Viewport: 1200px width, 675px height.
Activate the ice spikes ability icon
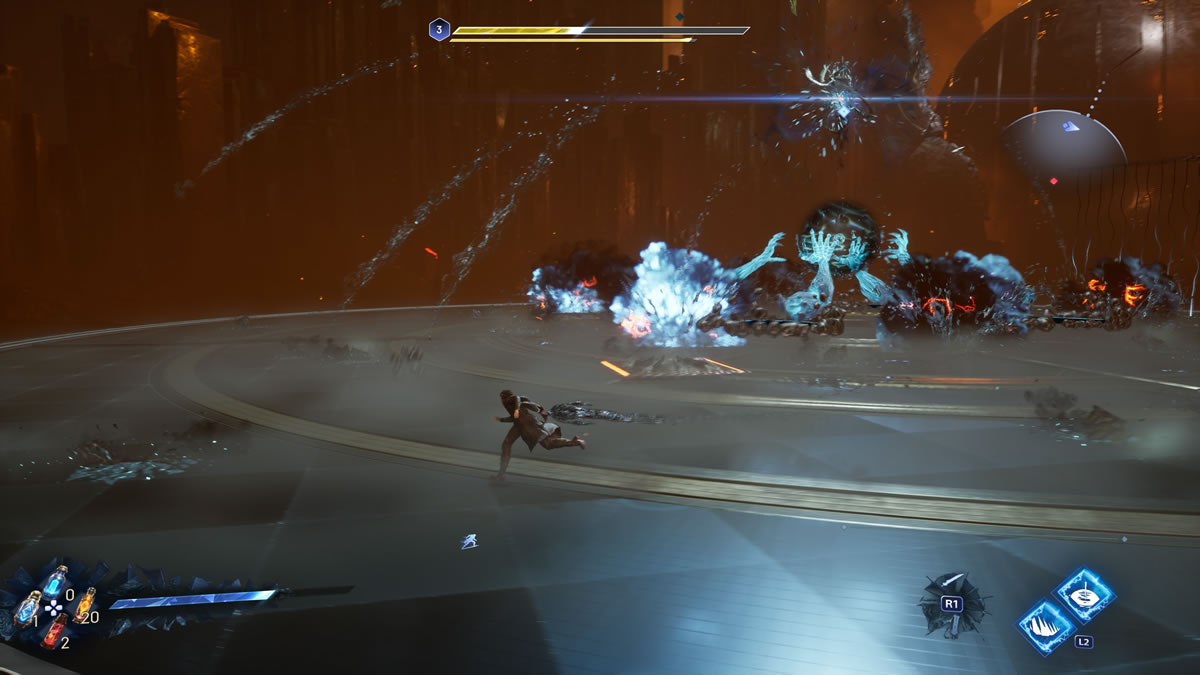1045,626
